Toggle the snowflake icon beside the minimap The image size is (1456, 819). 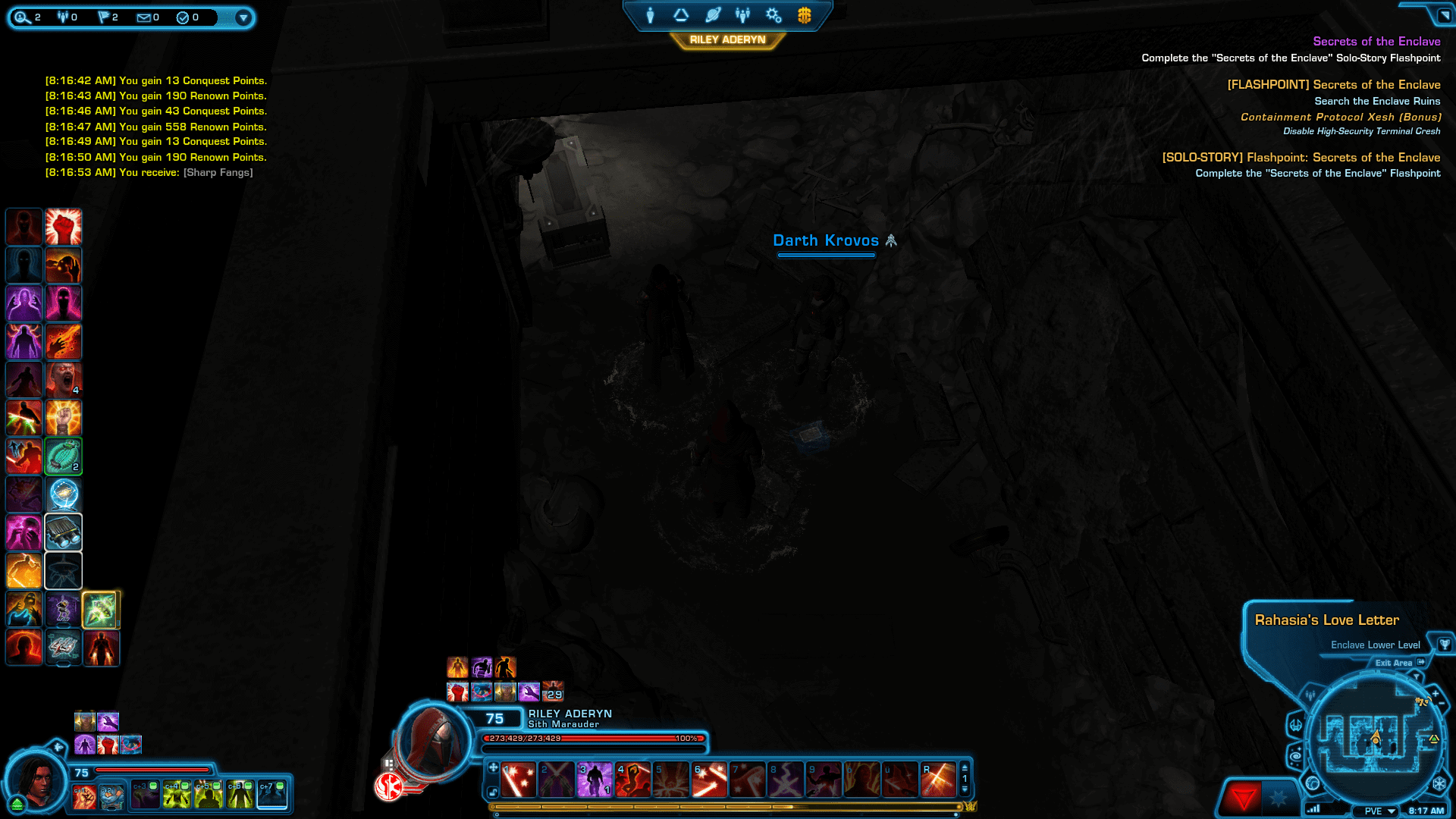coord(1441,783)
